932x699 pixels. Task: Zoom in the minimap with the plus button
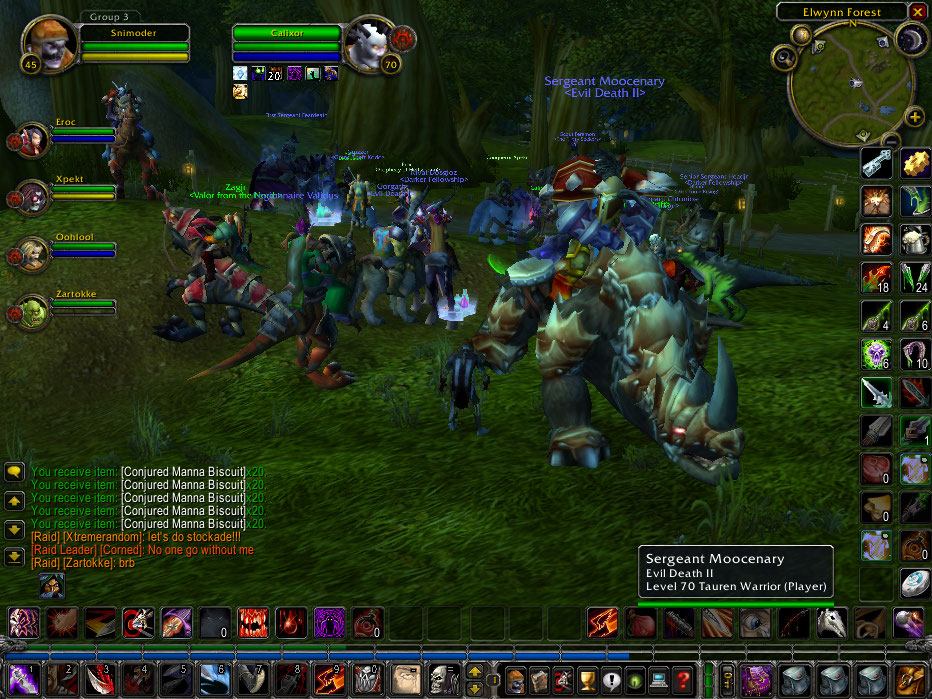[914, 117]
